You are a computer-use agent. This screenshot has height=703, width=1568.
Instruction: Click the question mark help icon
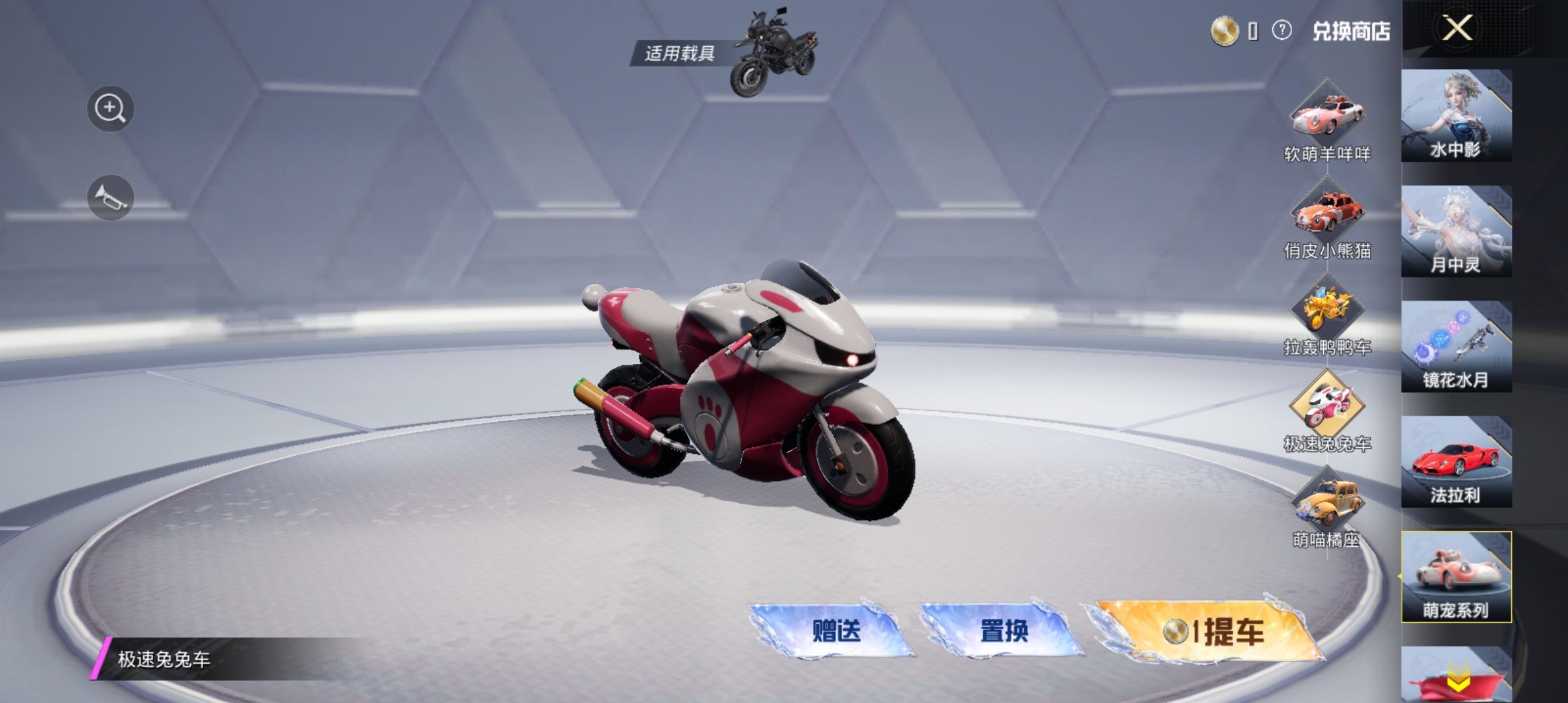pyautogui.click(x=1281, y=31)
